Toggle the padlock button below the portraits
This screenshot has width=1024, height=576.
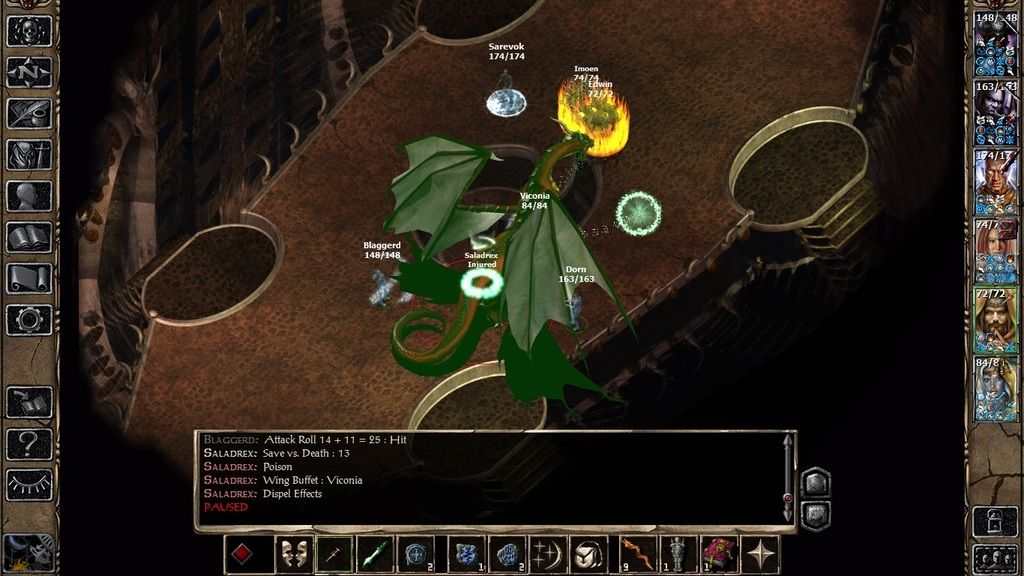pyautogui.click(x=996, y=520)
